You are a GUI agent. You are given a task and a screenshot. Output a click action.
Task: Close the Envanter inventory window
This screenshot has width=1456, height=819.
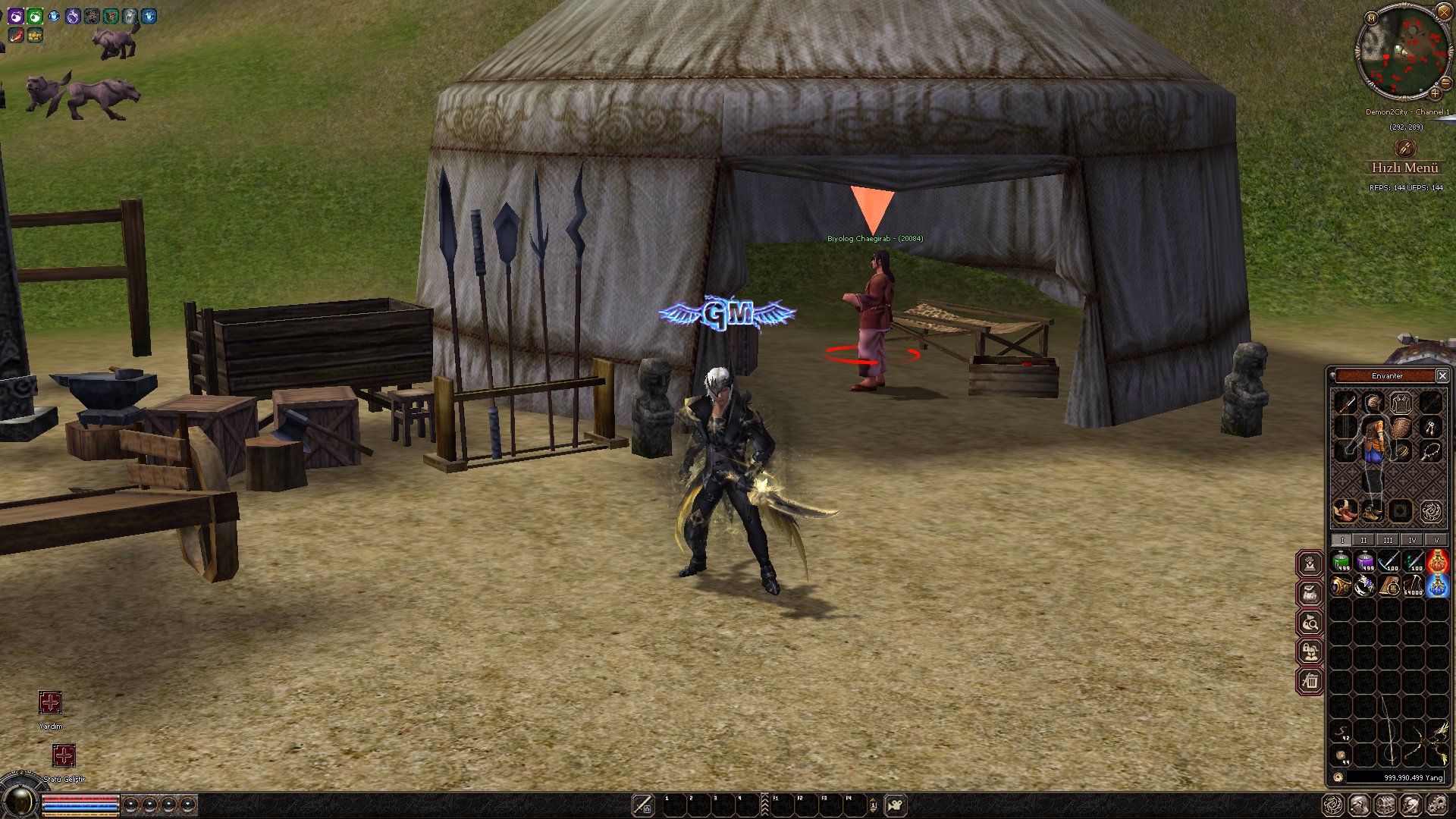1442,375
